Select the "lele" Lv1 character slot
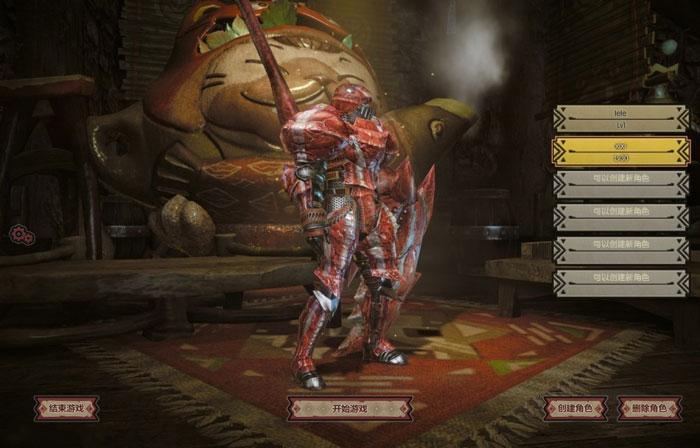The width and height of the screenshot is (700, 448). pos(621,119)
